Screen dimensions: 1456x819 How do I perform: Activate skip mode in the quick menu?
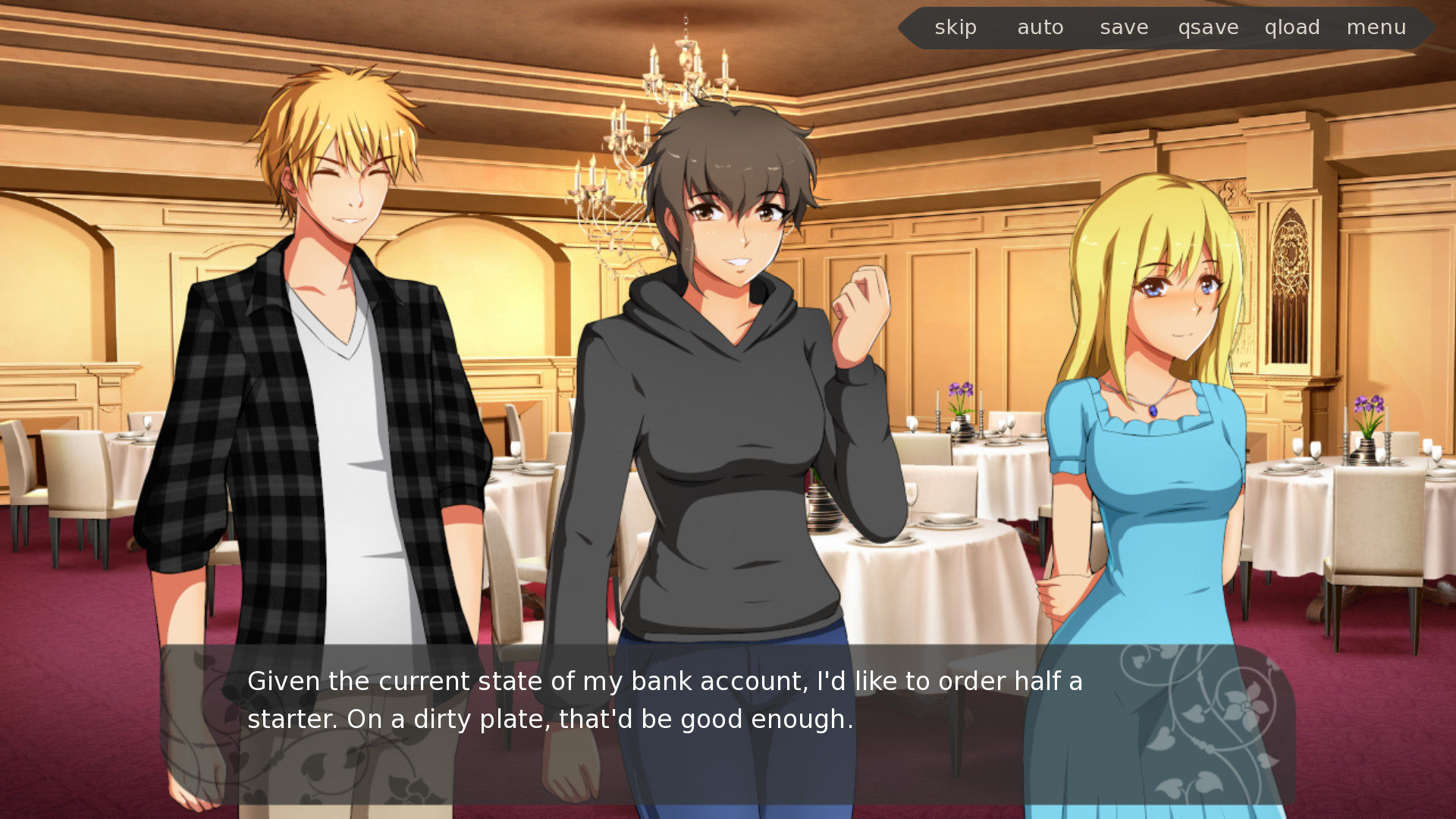tap(955, 27)
